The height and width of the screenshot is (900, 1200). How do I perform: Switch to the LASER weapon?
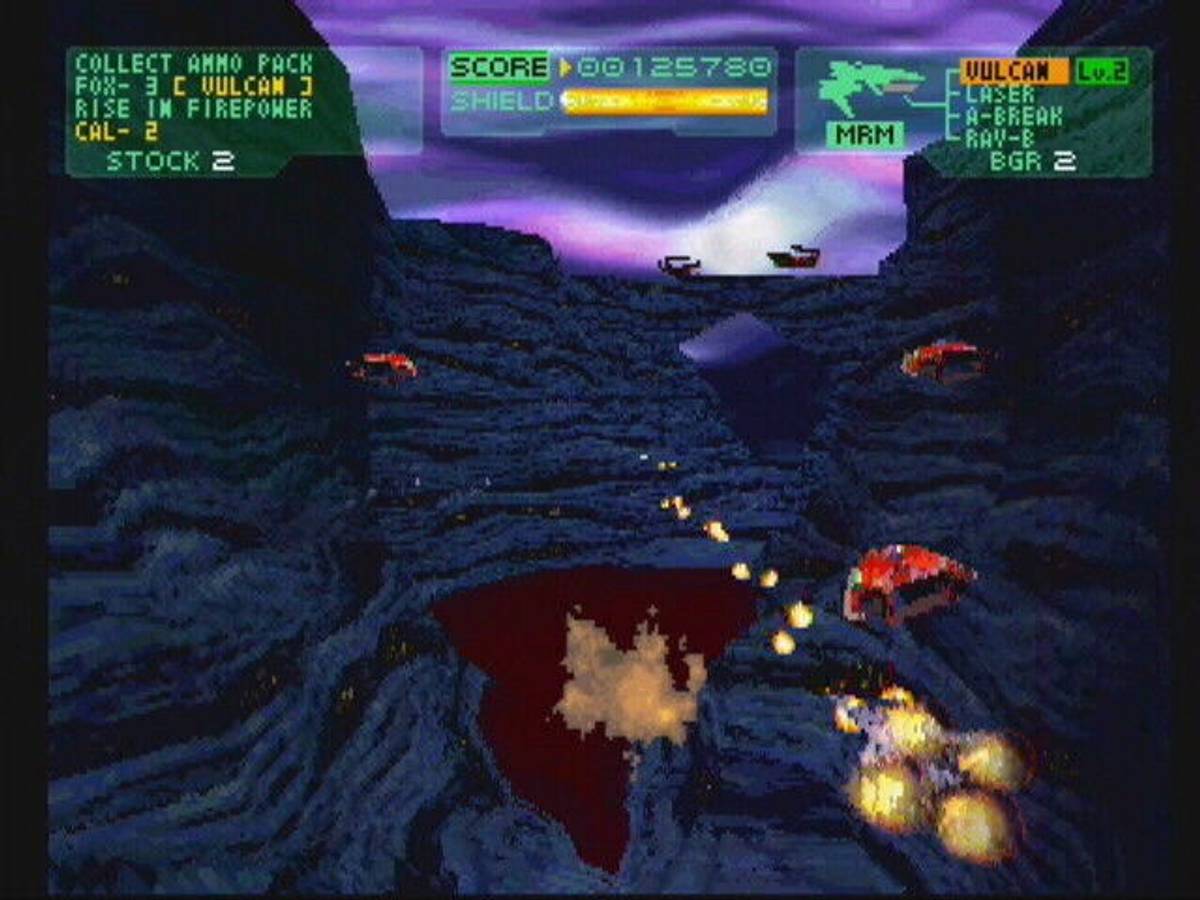click(1000, 95)
